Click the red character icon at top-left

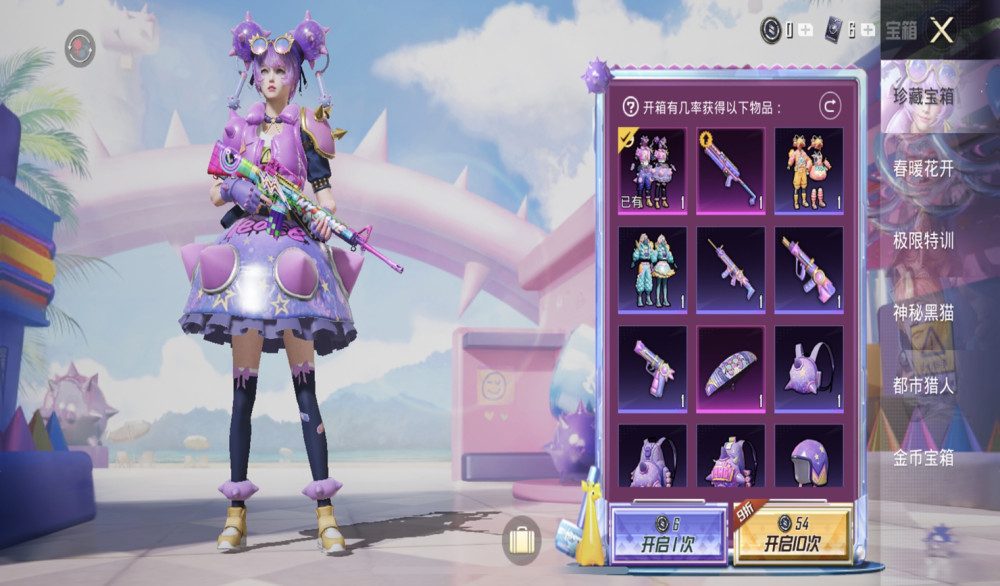pos(79,47)
